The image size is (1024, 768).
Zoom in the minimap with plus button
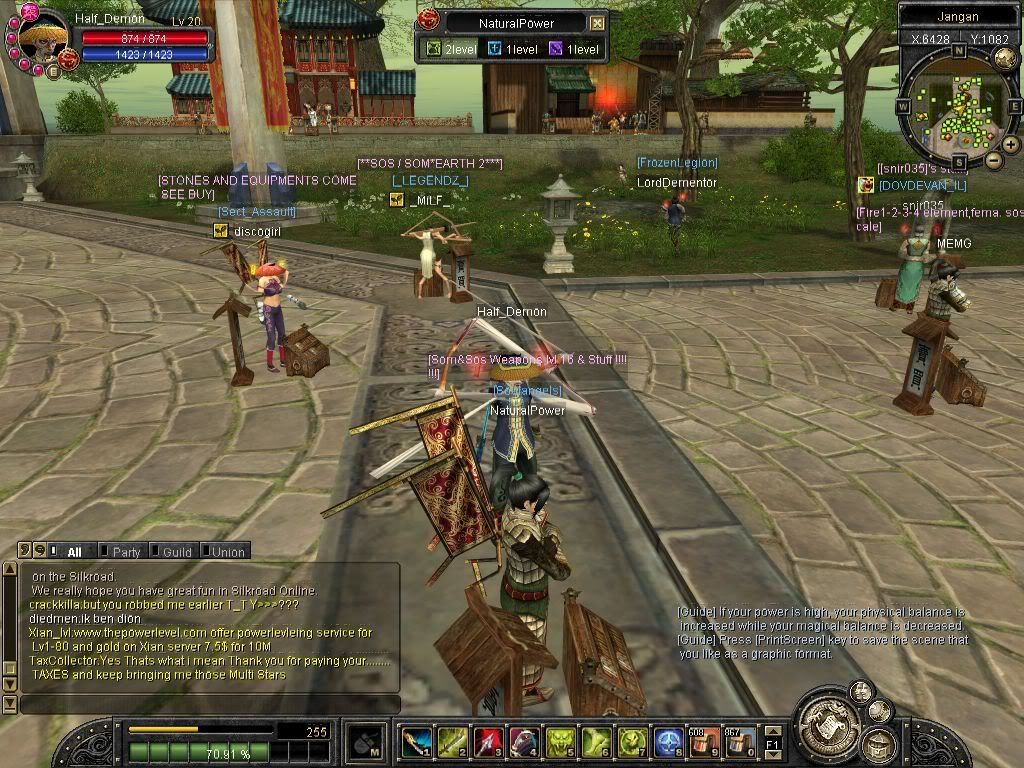tap(1011, 145)
